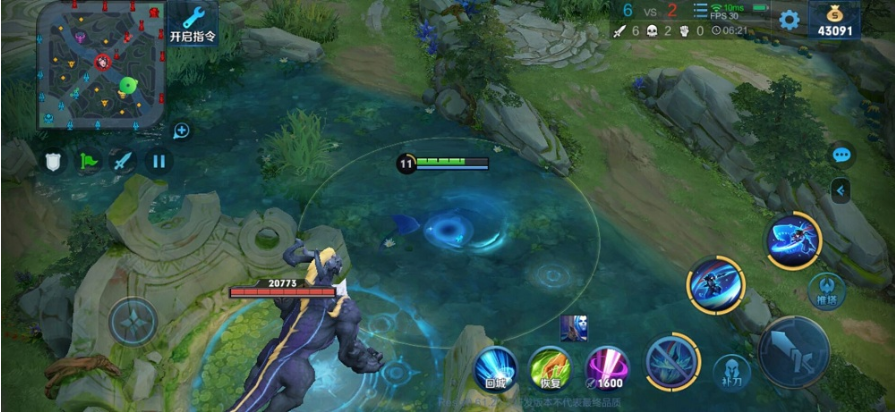Viewport: 895px width, 412px height.
Task: Open the gear settings menu
Action: click(x=790, y=20)
